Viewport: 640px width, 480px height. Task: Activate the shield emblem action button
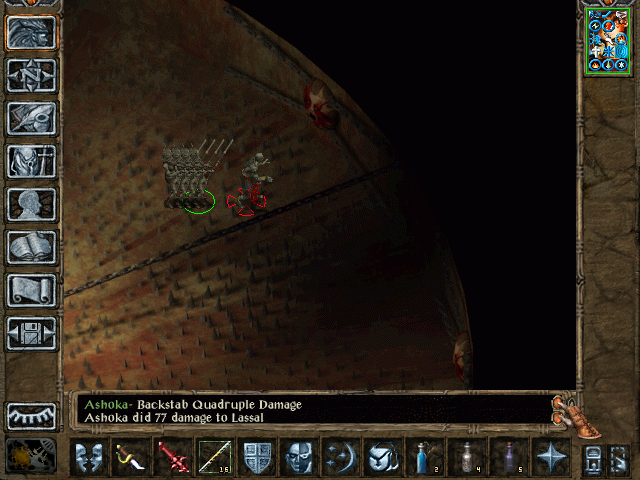(x=257, y=456)
